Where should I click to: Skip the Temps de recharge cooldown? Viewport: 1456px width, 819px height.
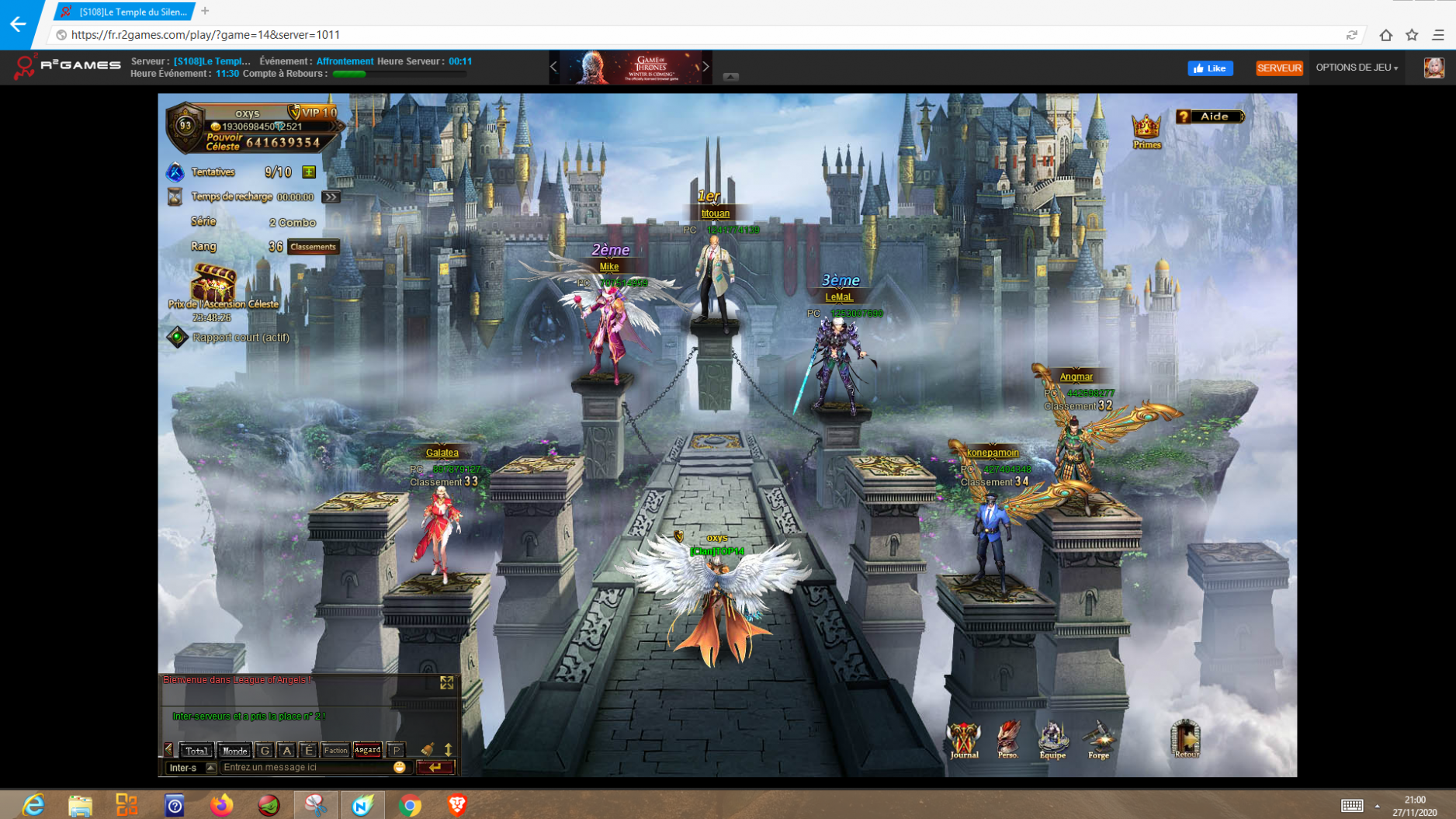pyautogui.click(x=331, y=197)
